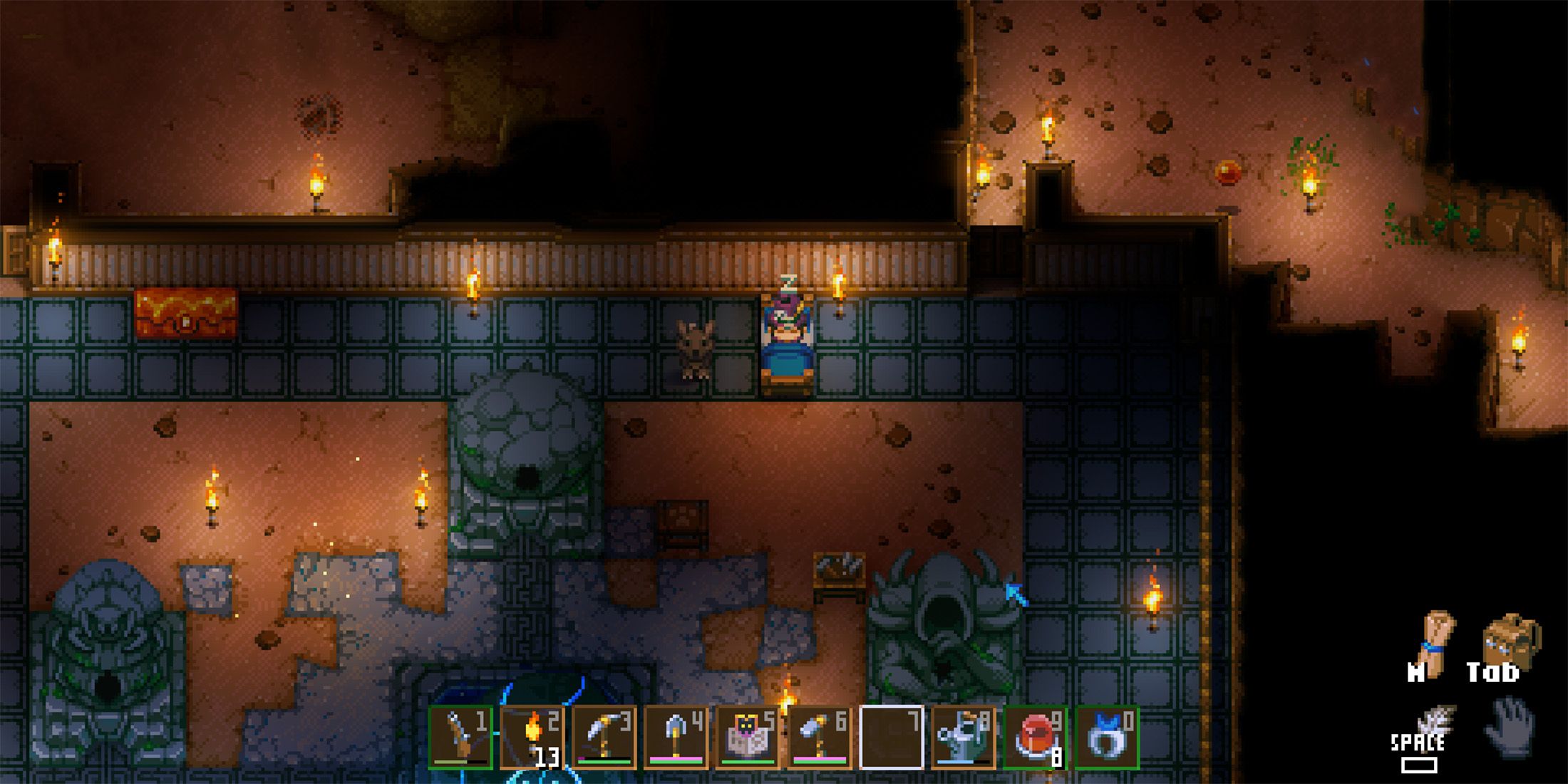Select the blue gem ring slot
The image size is (1568, 784).
click(x=1107, y=737)
